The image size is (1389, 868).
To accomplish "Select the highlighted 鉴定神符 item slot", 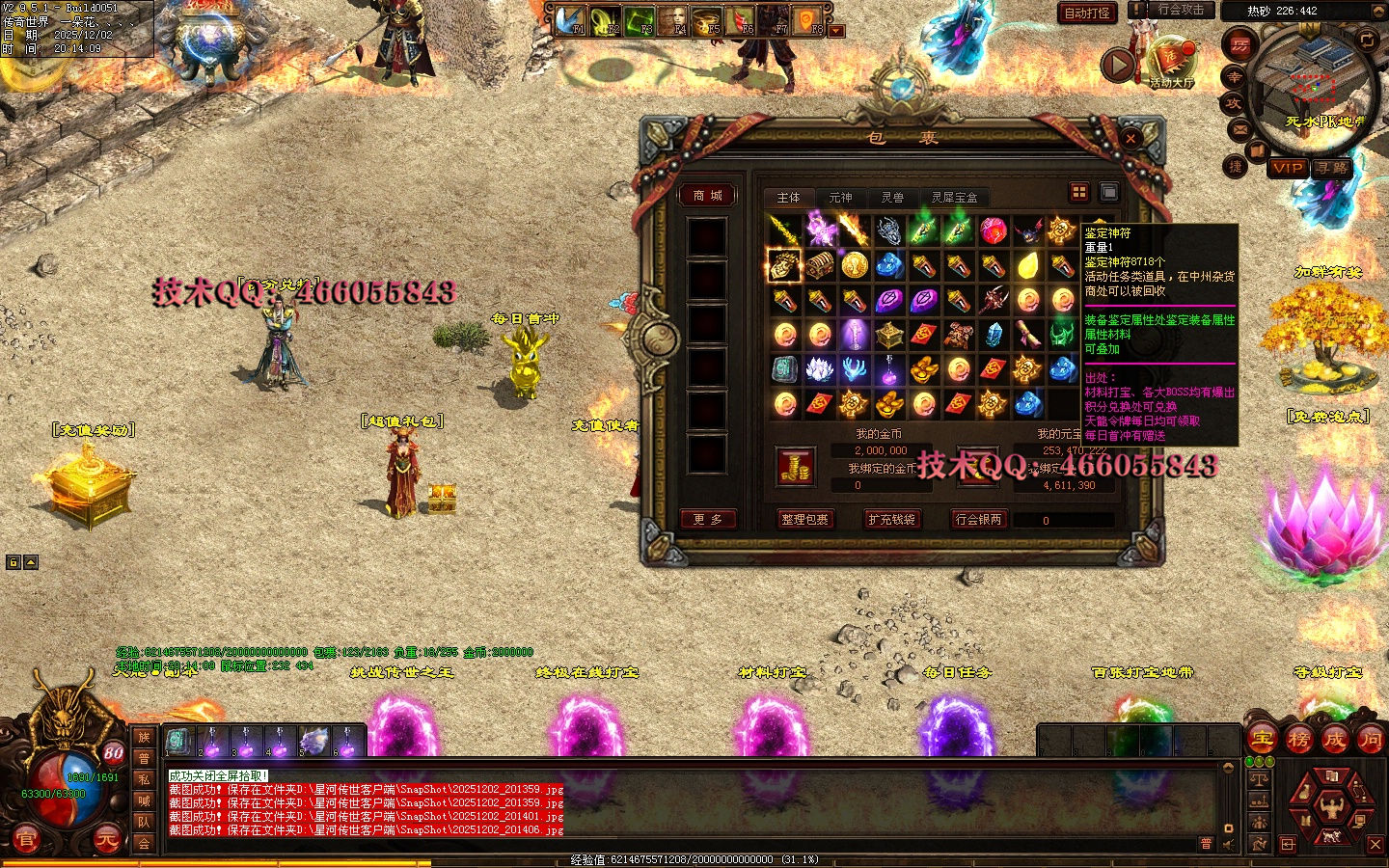I will click(x=783, y=265).
